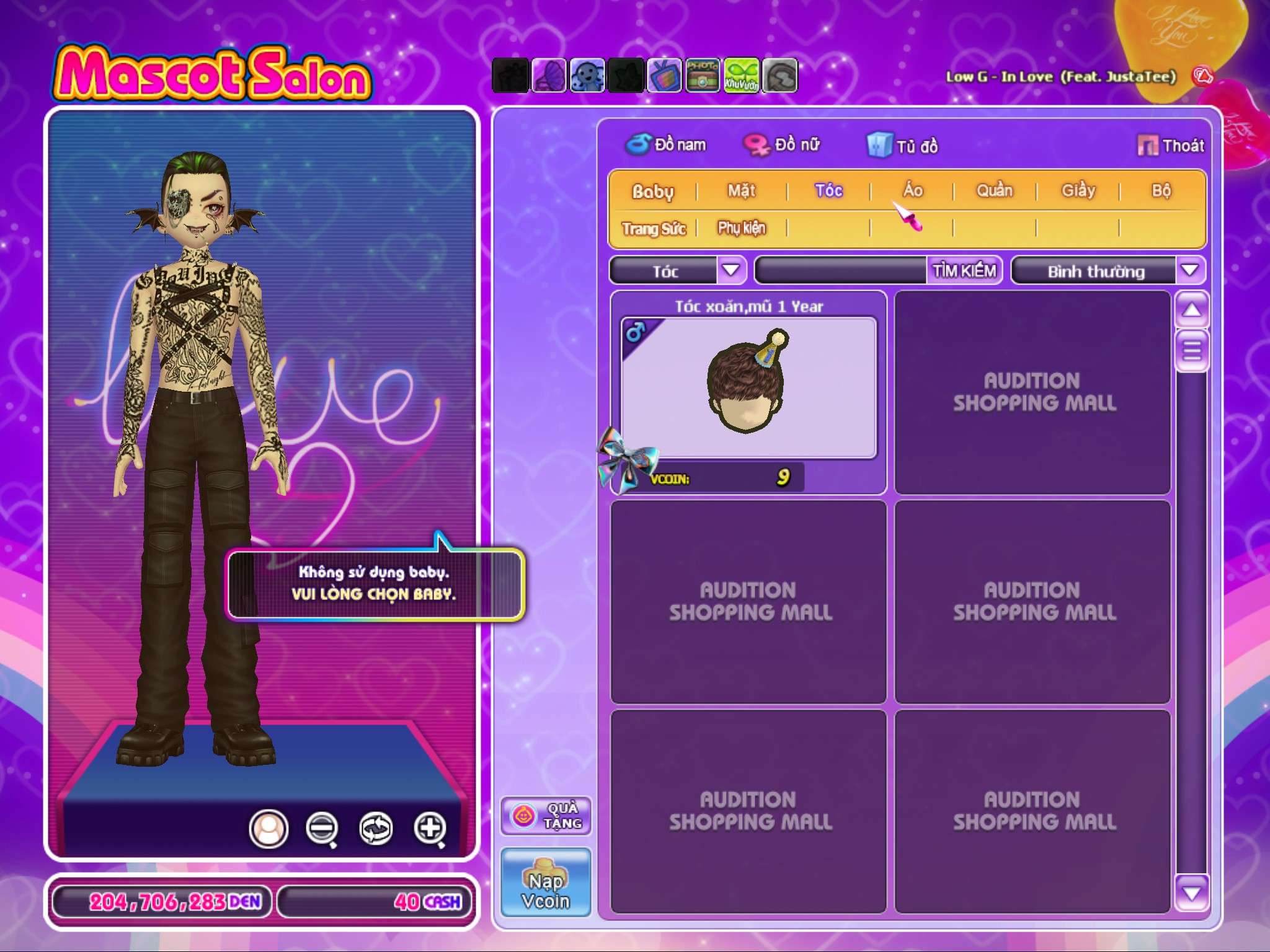
Task: Open the Tủ đồ wardrobe
Action: tap(903, 146)
